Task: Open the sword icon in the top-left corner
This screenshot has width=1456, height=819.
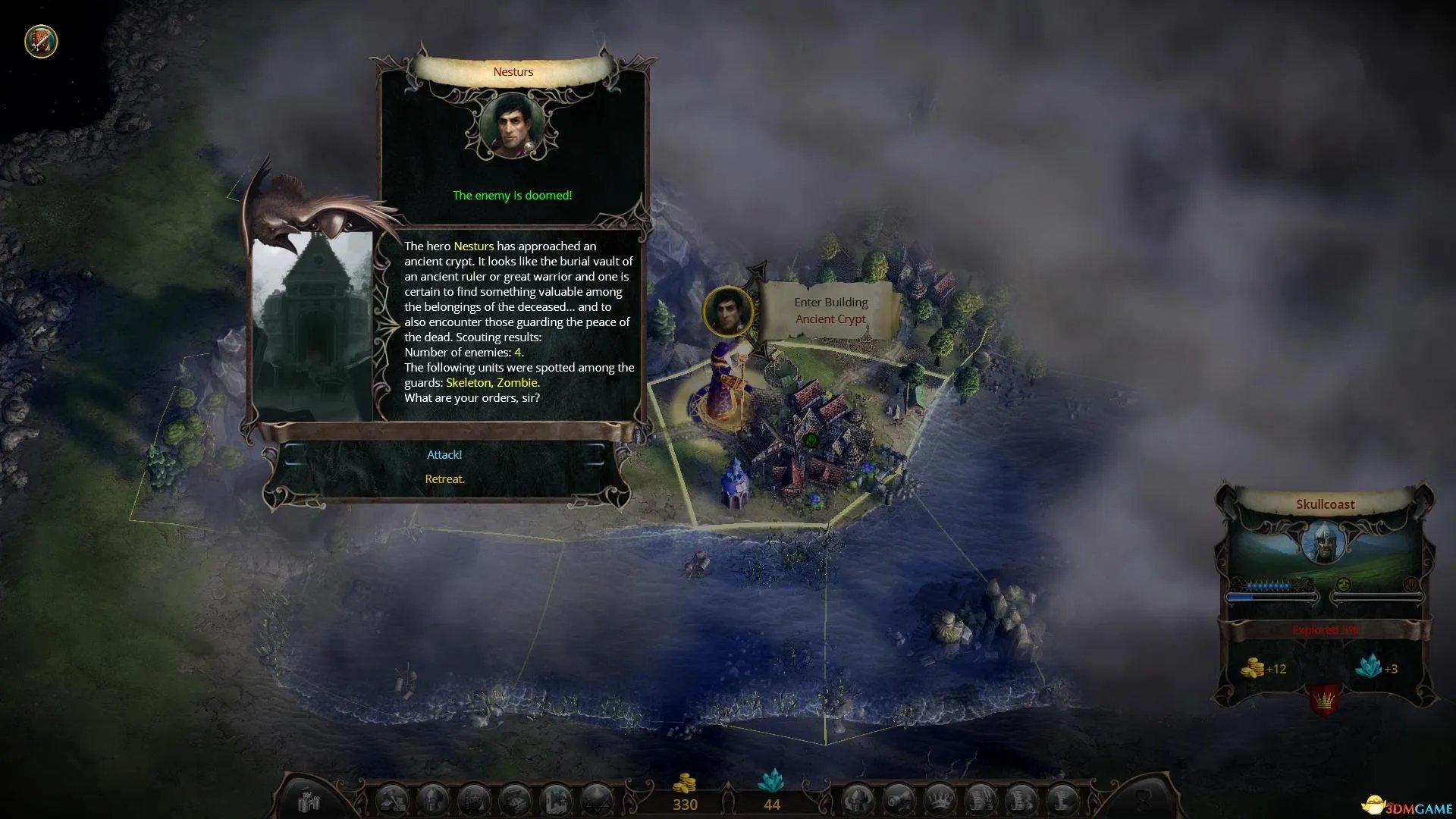Action: click(41, 41)
